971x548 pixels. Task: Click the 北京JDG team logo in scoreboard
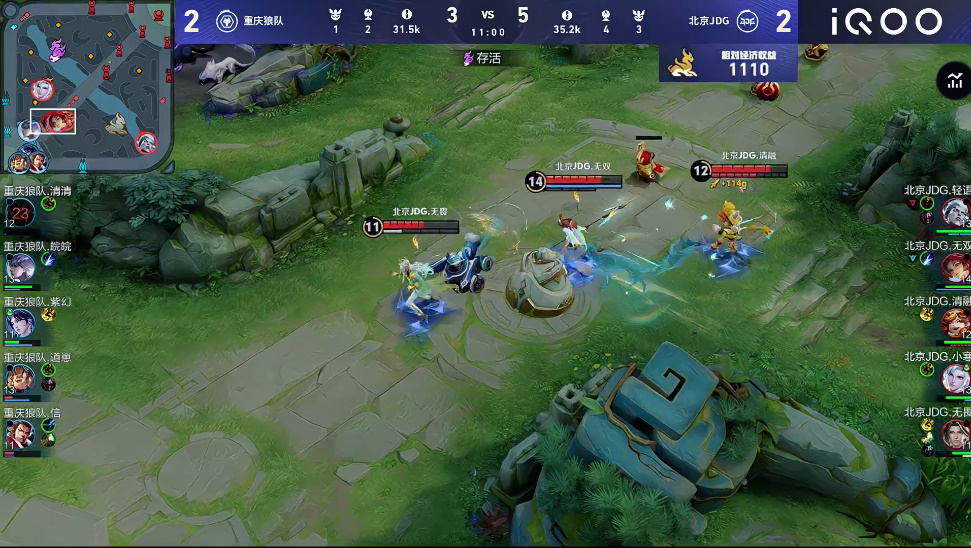coord(747,20)
